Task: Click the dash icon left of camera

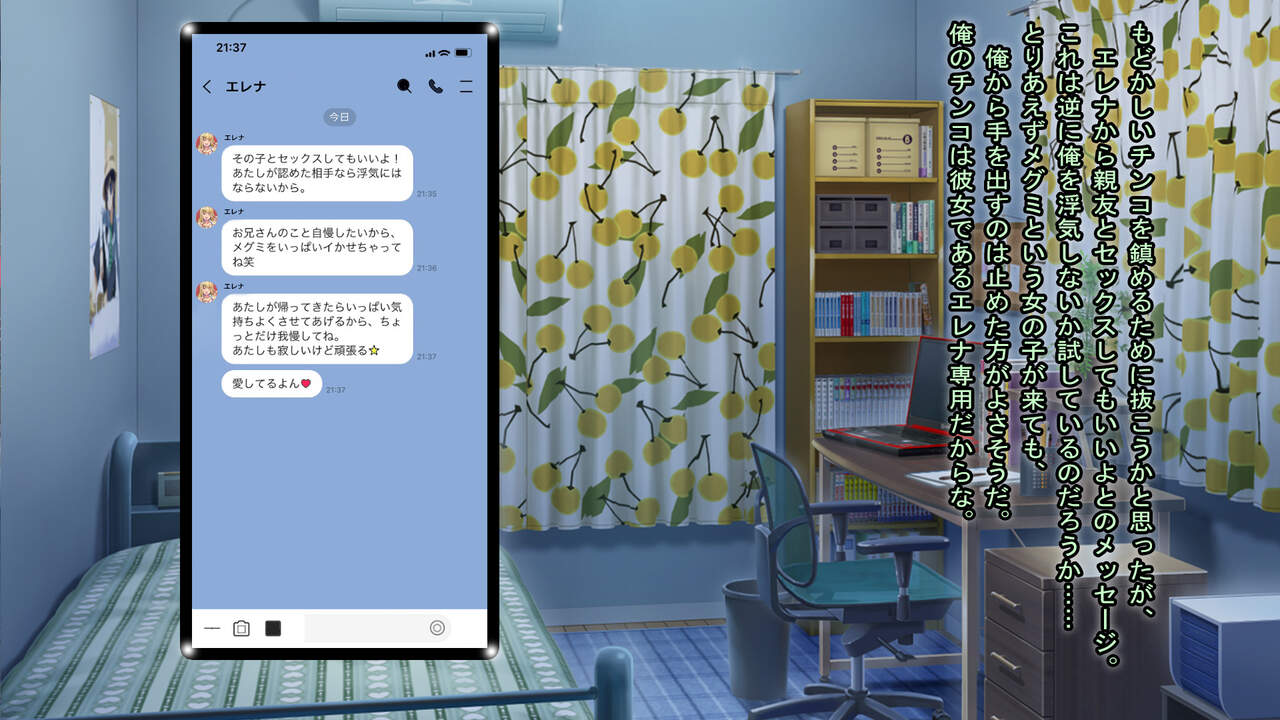Action: pyautogui.click(x=212, y=628)
